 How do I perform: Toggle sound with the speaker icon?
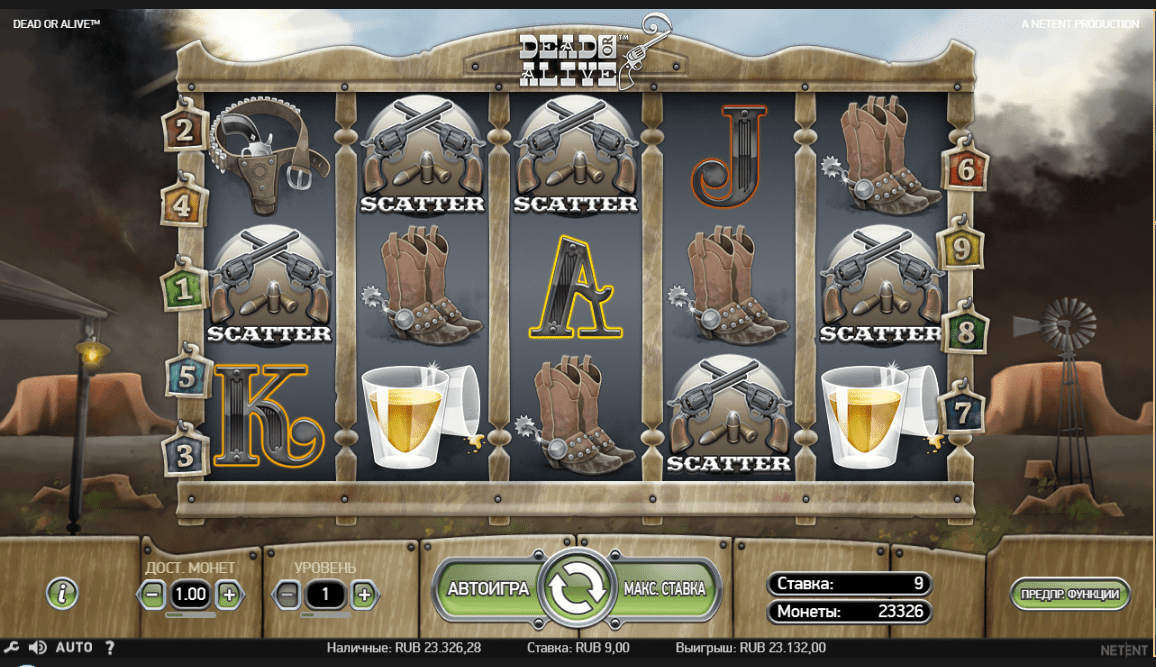[38, 648]
